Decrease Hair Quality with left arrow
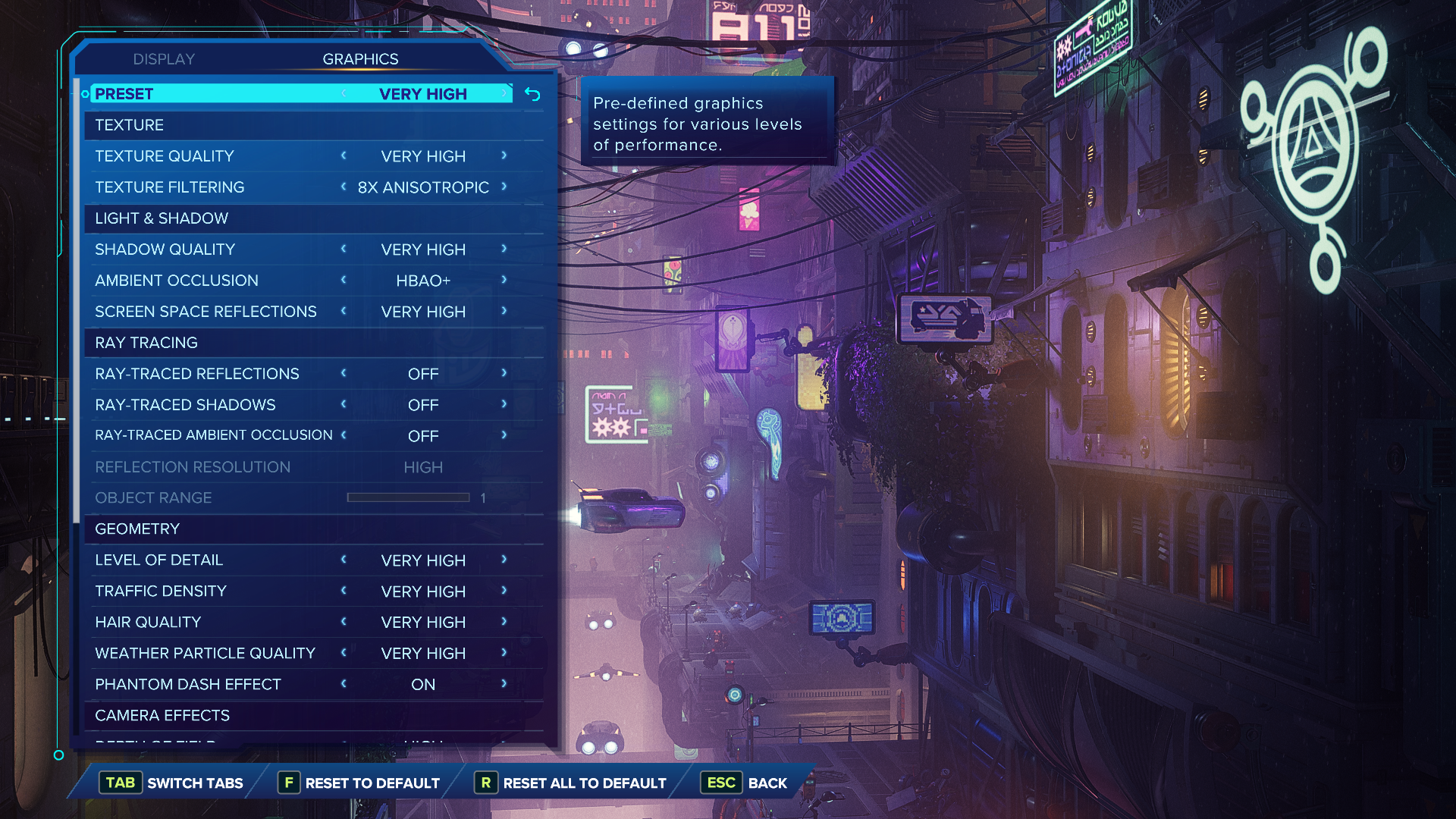This screenshot has height=819, width=1456. [x=344, y=622]
